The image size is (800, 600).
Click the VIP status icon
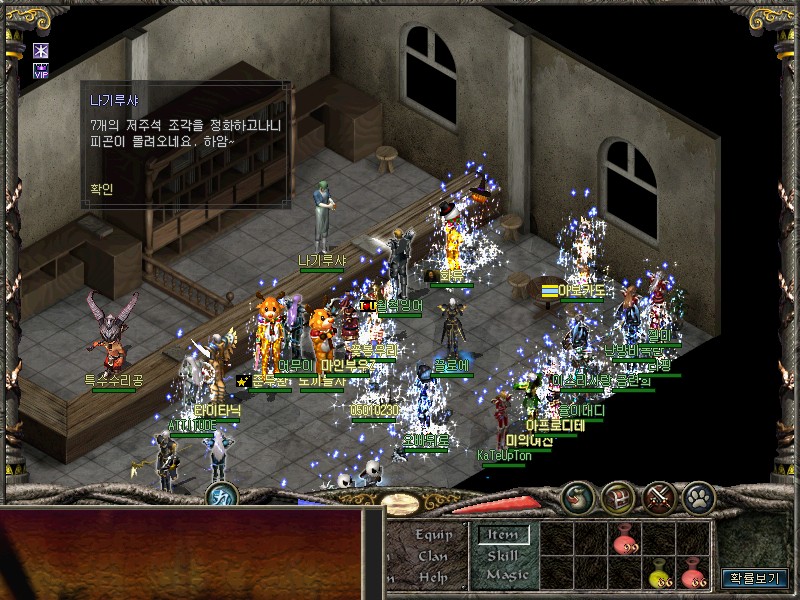click(41, 70)
